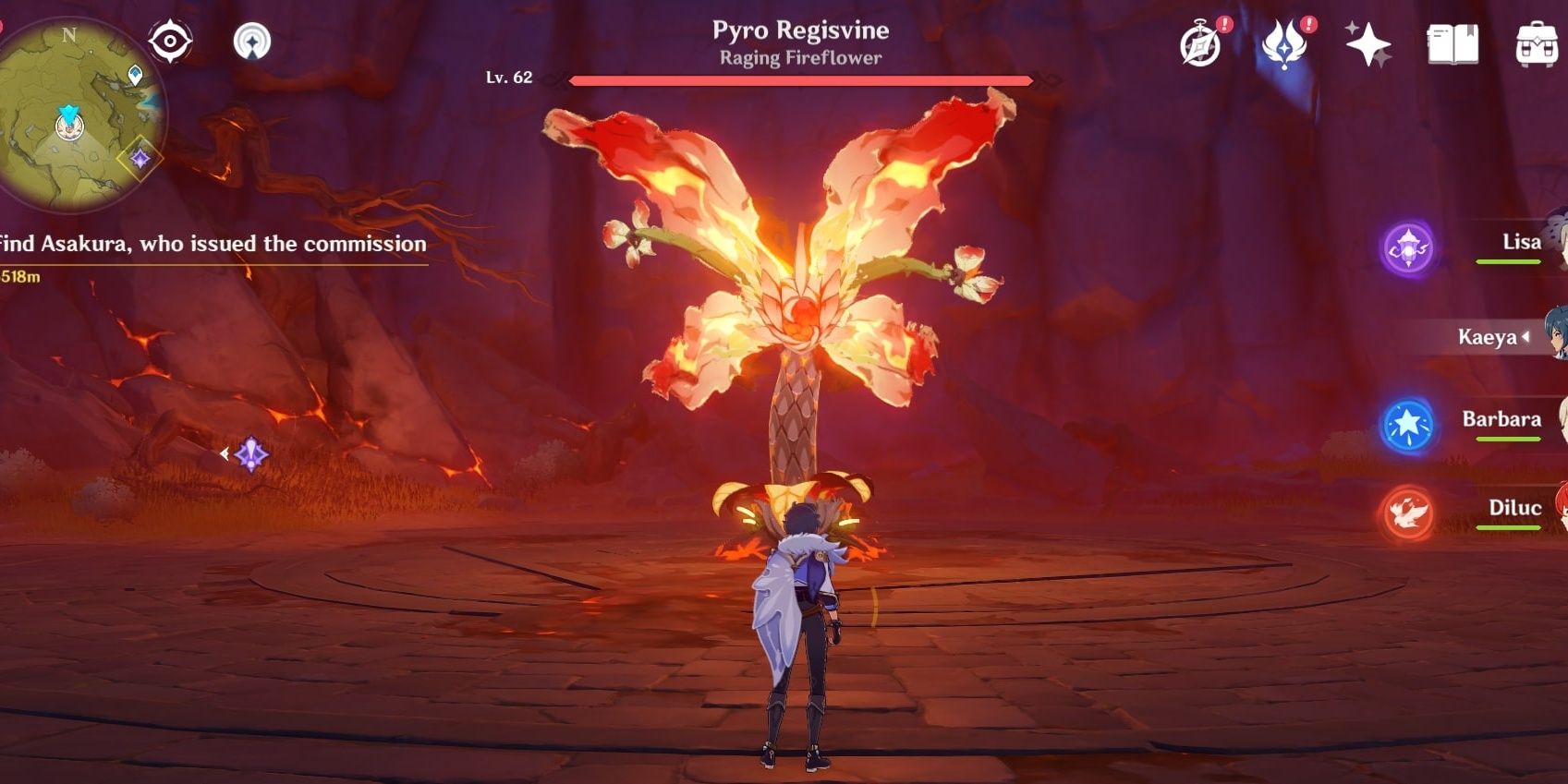Open the adventurer handbook book icon
1568x784 pixels.
pyautogui.click(x=1453, y=44)
